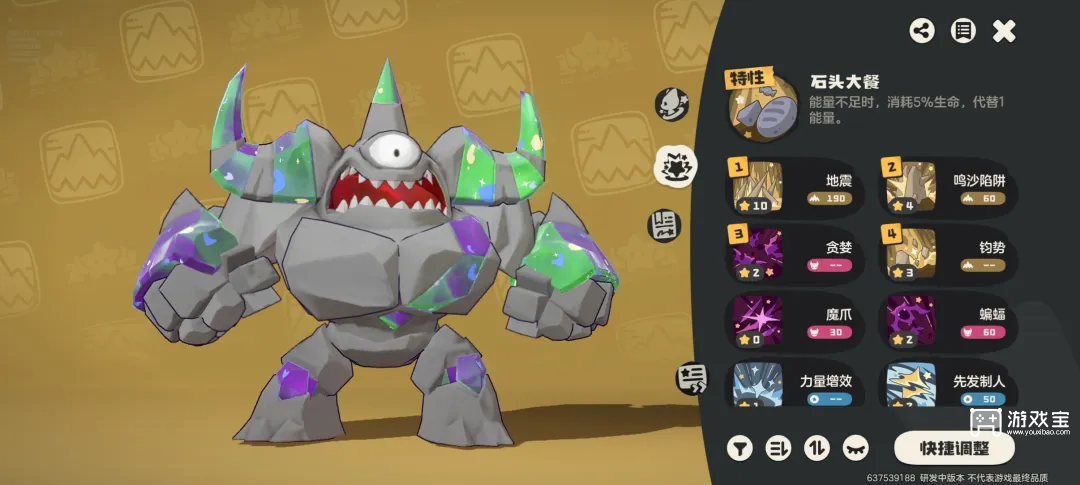The width and height of the screenshot is (1080, 485).
Task: Click the sort-list button beside the funnel
Action: pyautogui.click(x=778, y=447)
